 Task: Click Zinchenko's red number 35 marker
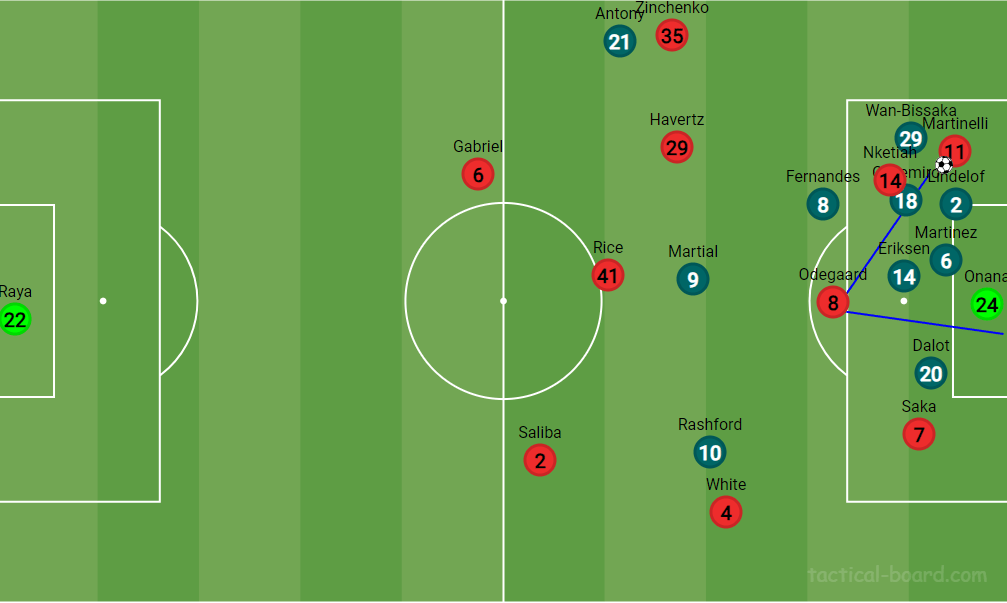(x=672, y=36)
